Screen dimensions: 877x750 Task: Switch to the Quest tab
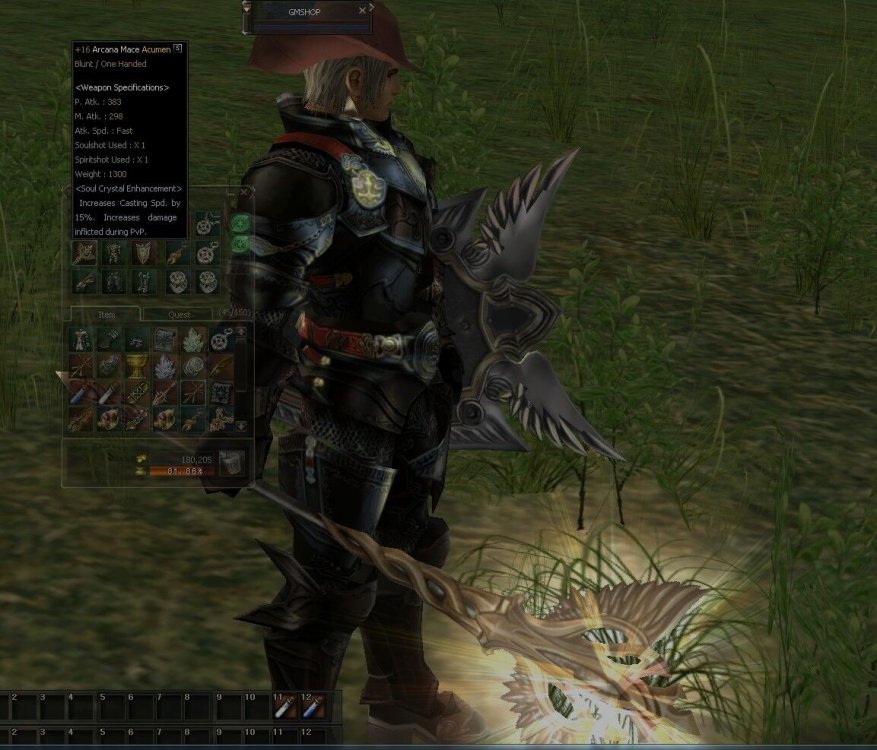point(179,314)
